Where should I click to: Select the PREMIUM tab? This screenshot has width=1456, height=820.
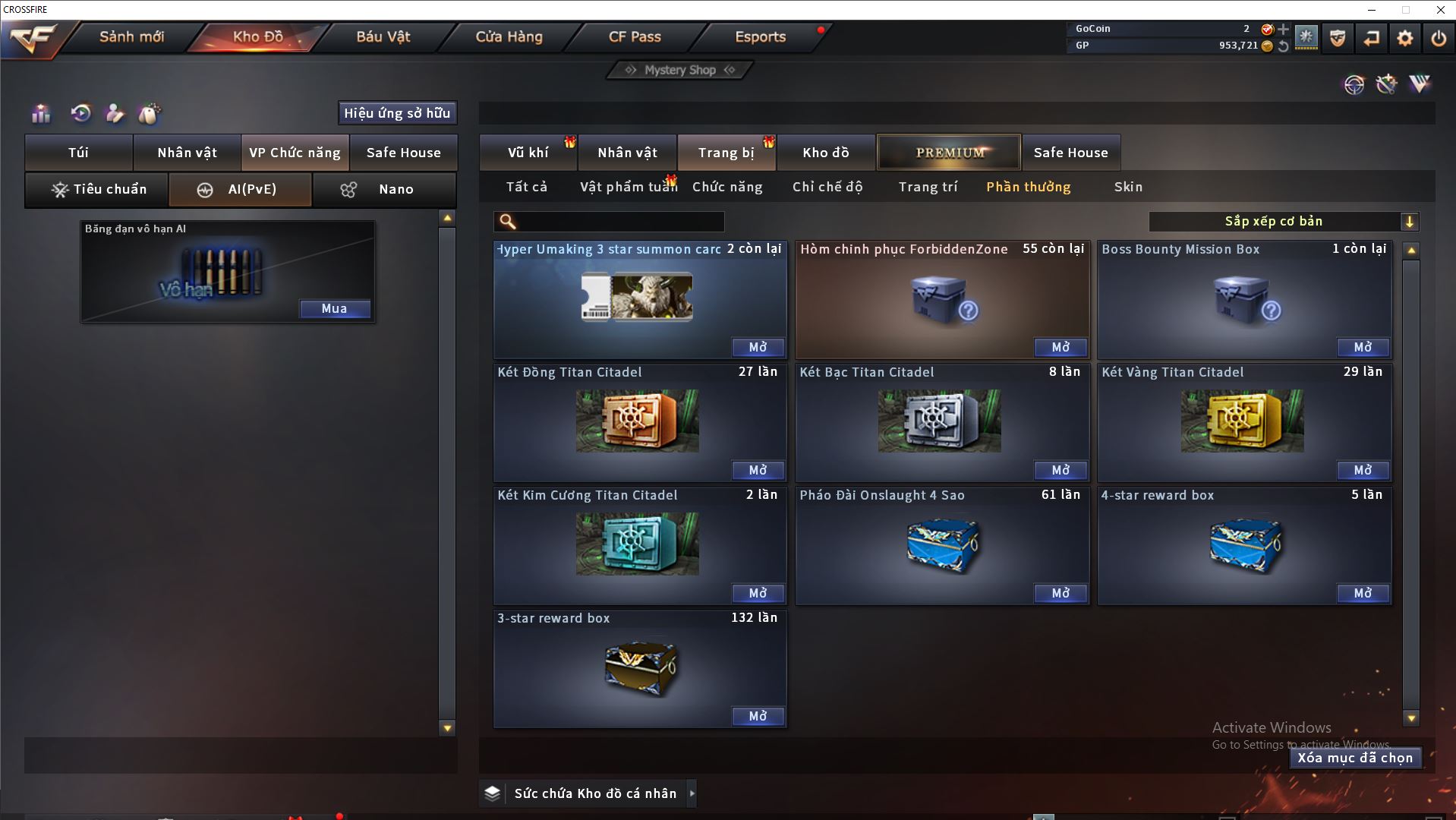(x=950, y=153)
